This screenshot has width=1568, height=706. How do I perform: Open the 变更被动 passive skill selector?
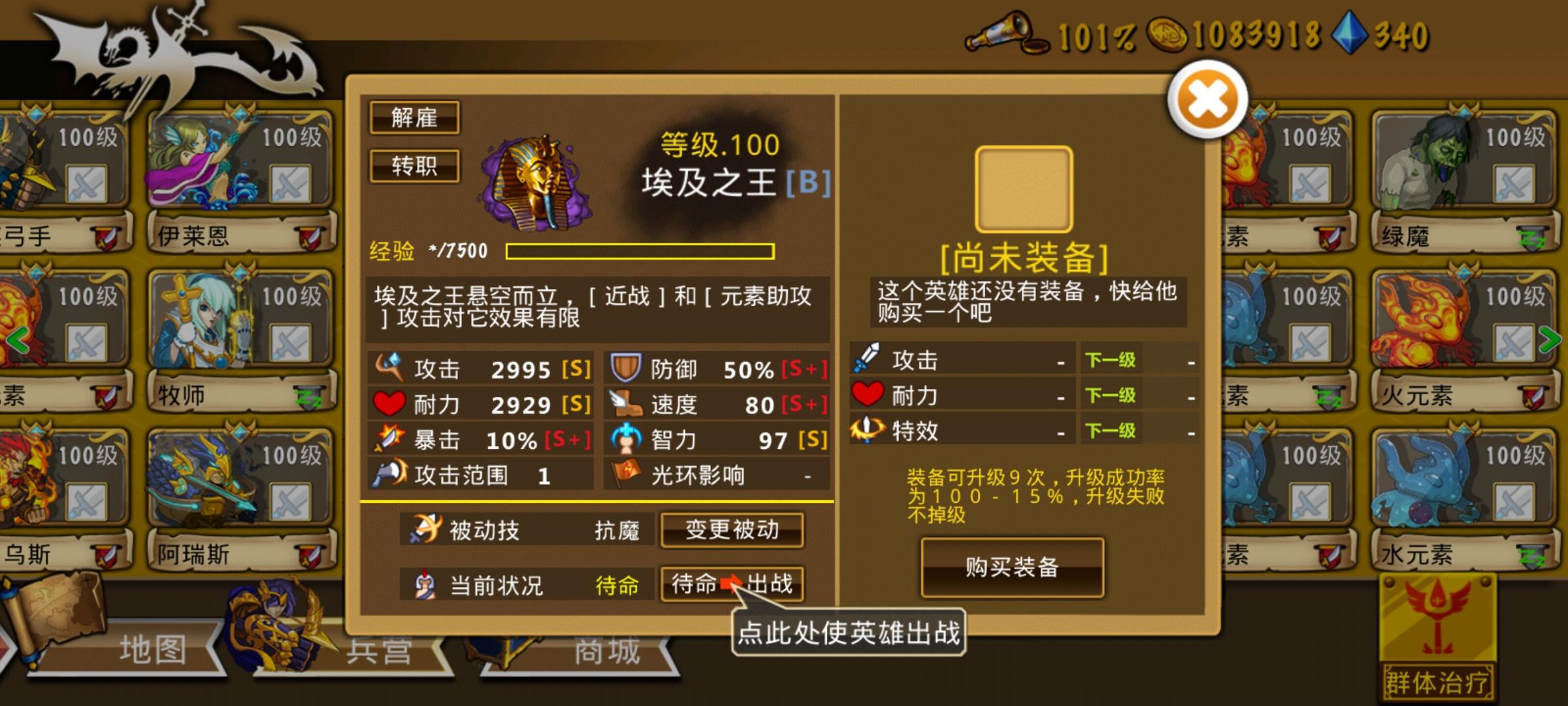point(732,531)
